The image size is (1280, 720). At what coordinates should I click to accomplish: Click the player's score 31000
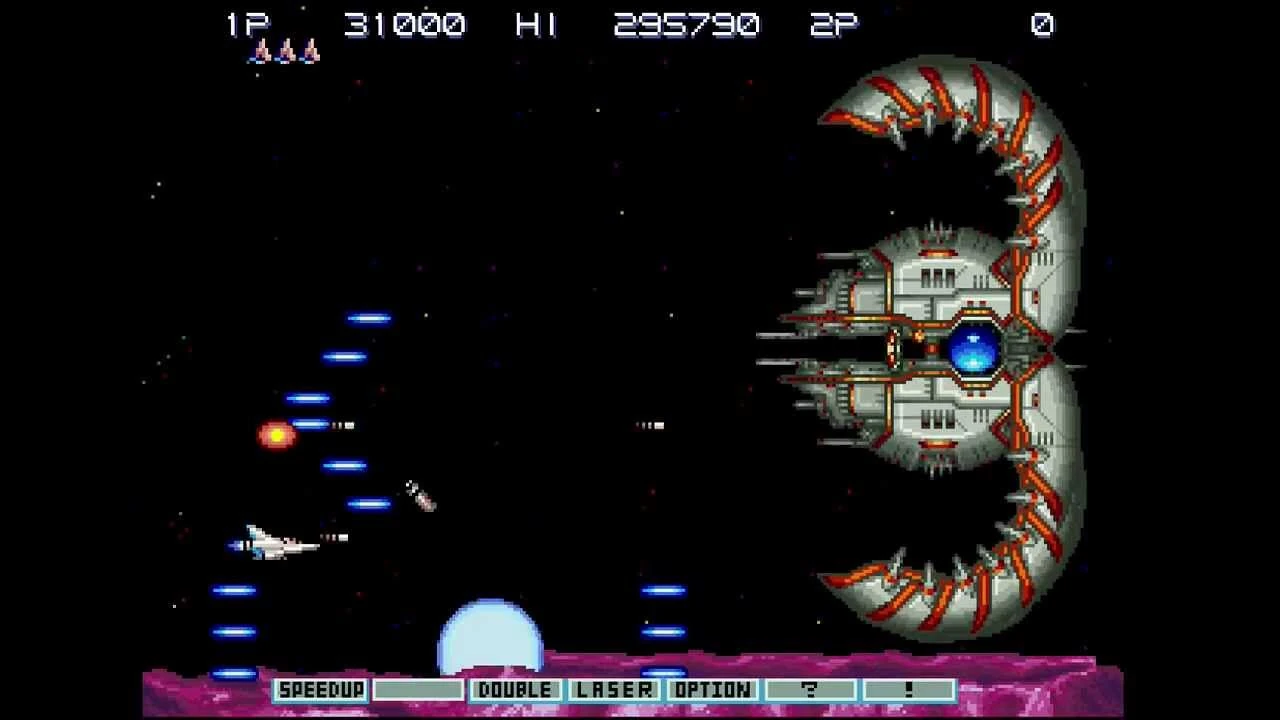click(x=404, y=24)
